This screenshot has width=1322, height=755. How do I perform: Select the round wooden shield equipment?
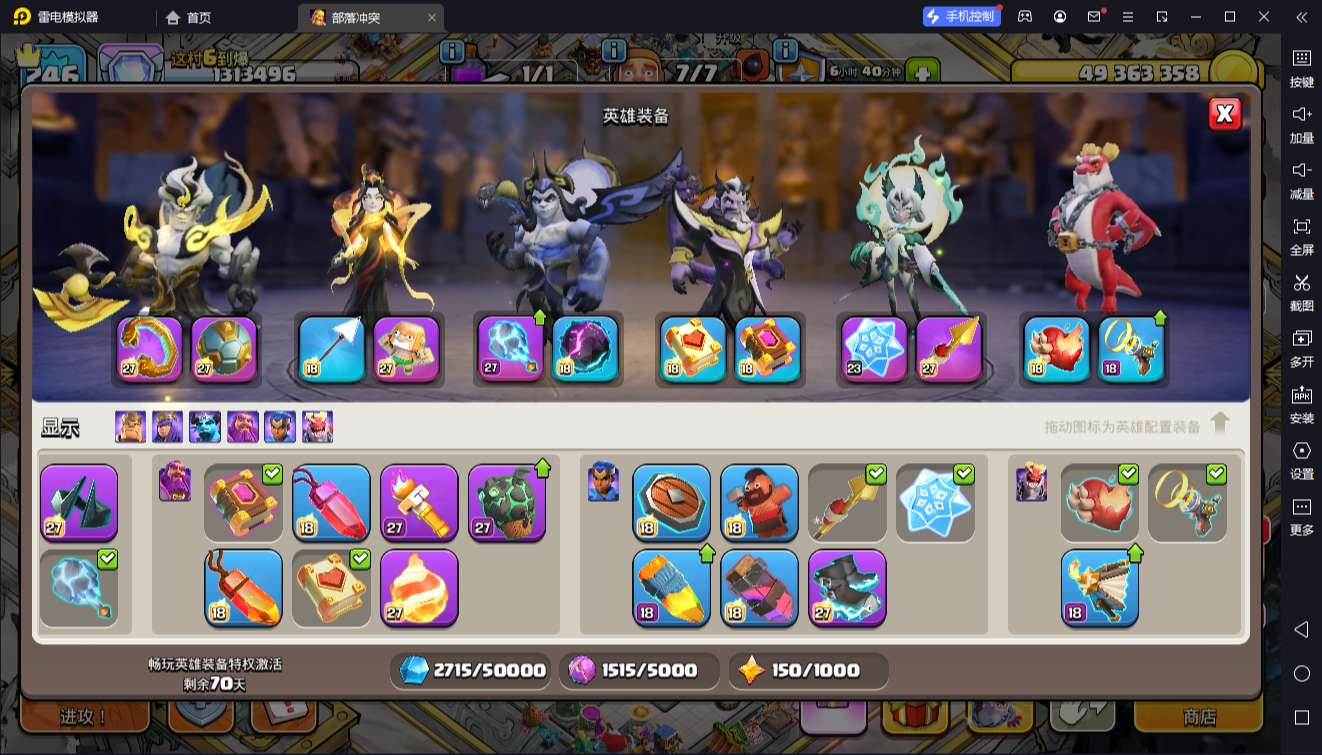pos(671,502)
